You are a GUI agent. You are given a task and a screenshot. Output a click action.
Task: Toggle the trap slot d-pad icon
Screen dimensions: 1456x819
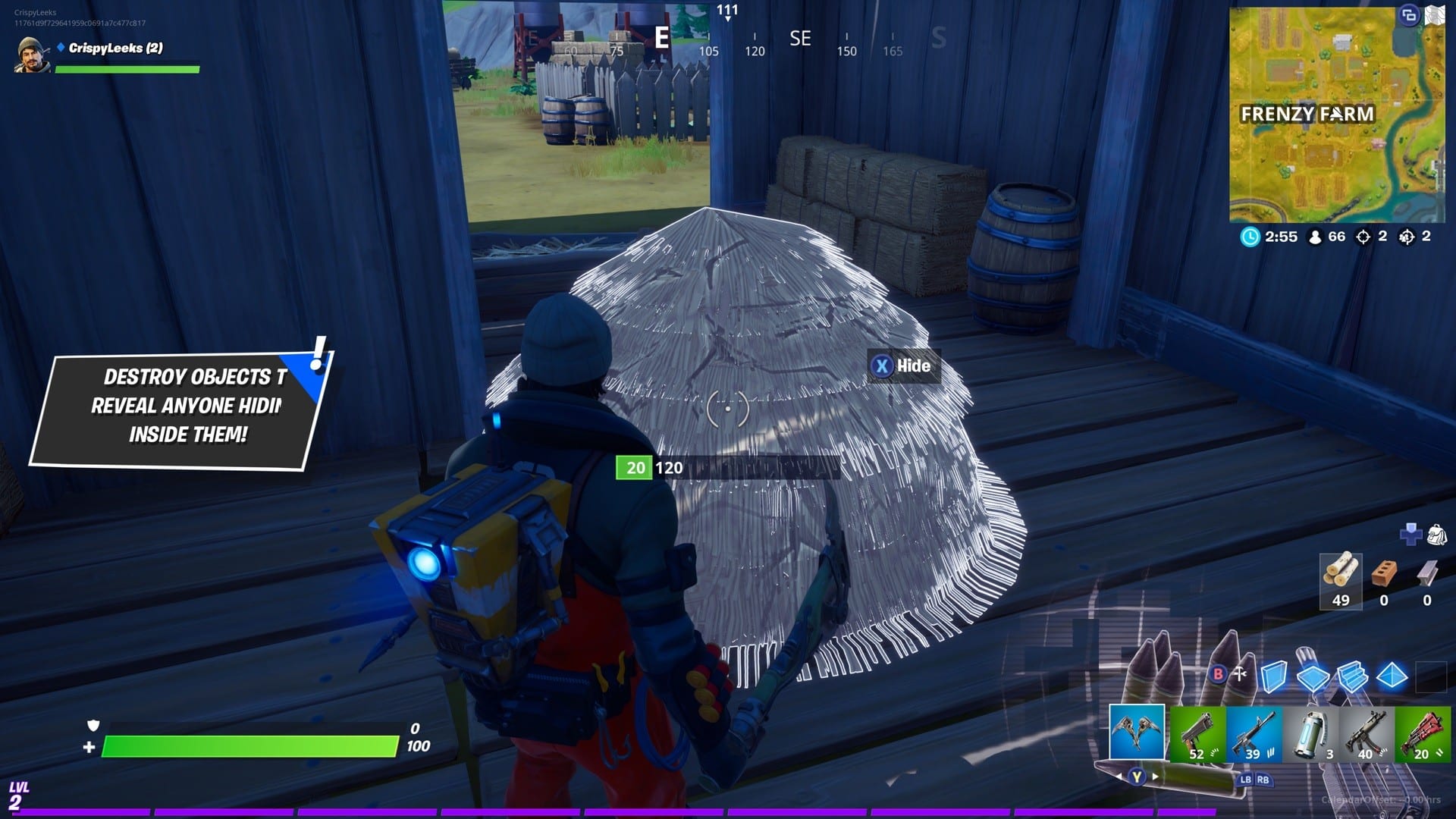[1410, 534]
